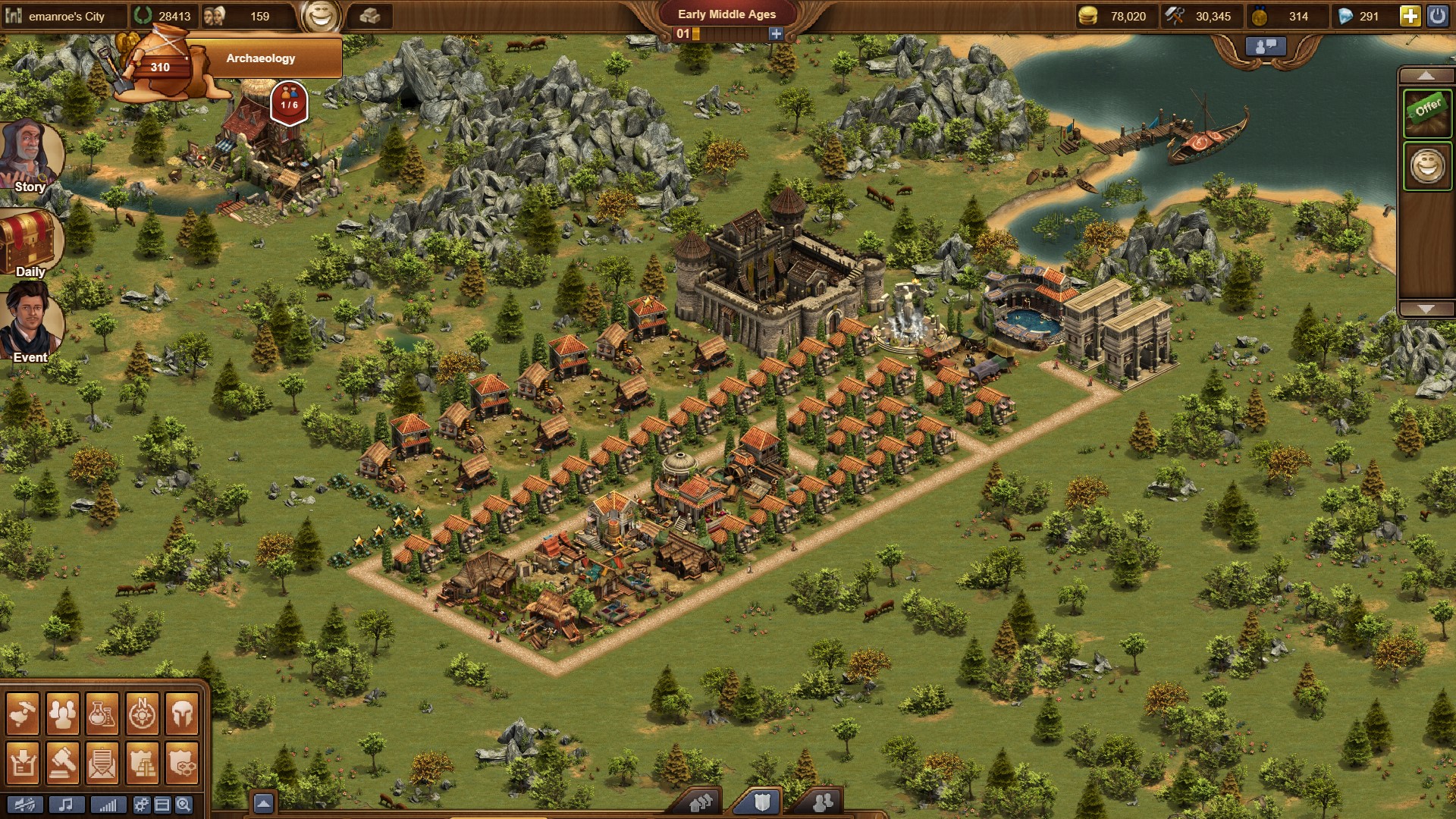Add Forge Points with the plus button
This screenshot has height=819, width=1456.
click(x=775, y=33)
